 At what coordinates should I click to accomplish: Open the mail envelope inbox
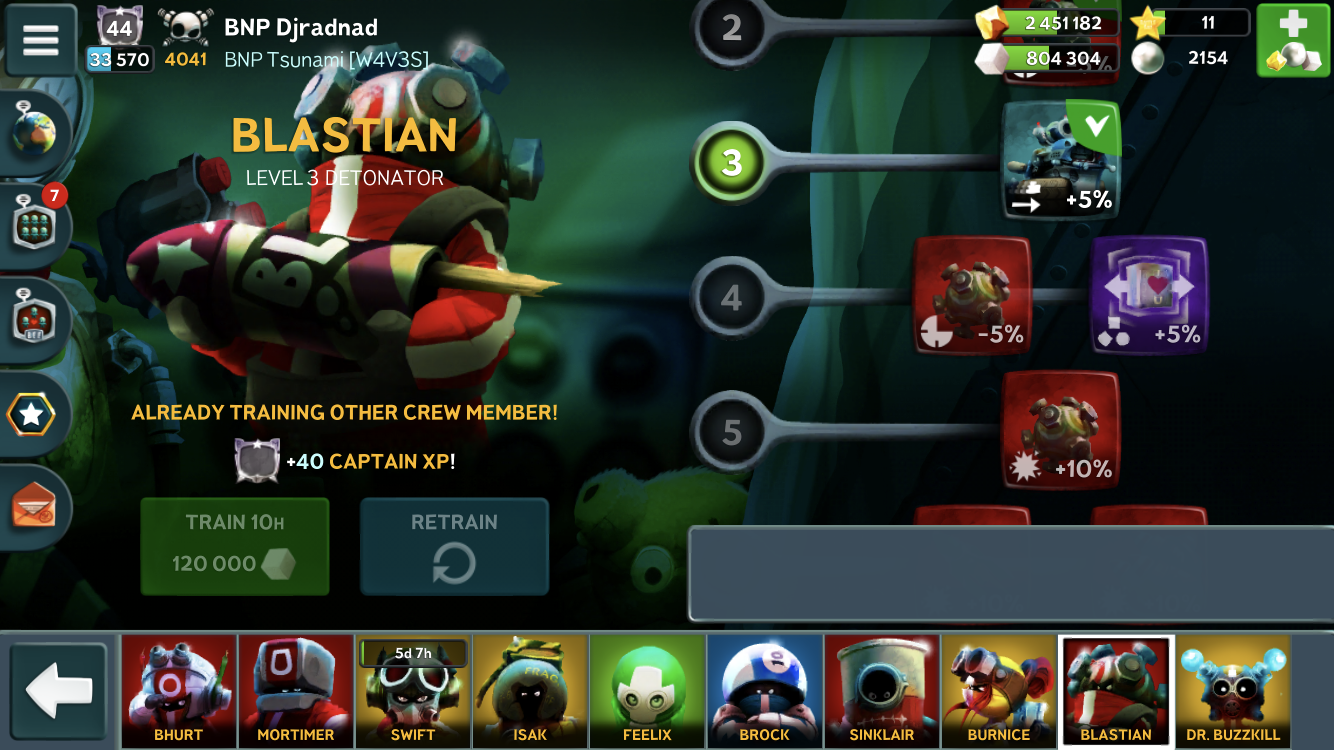tap(35, 508)
